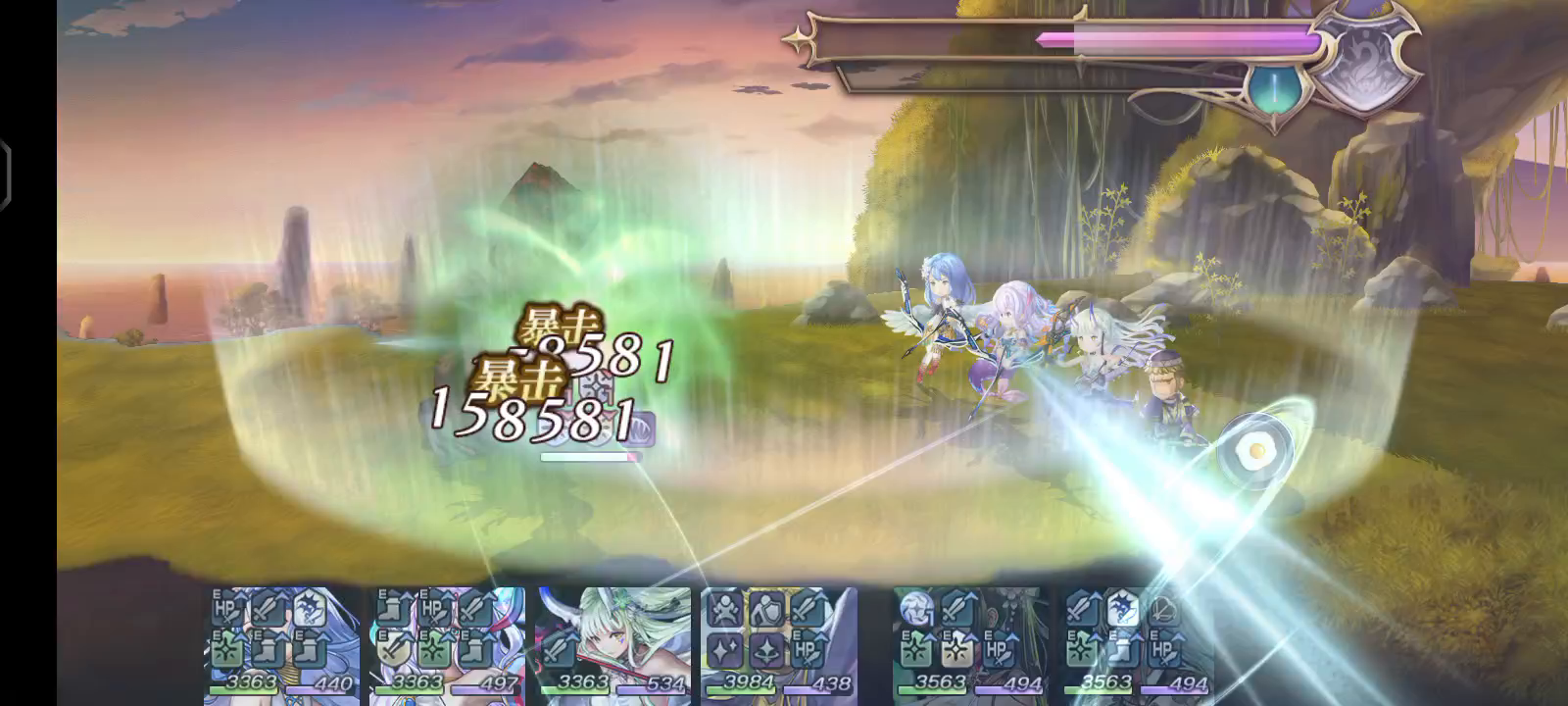Screen dimensions: 1568x706
Task: Tap the gold shield buff icon on fourth character
Action: click(765, 608)
